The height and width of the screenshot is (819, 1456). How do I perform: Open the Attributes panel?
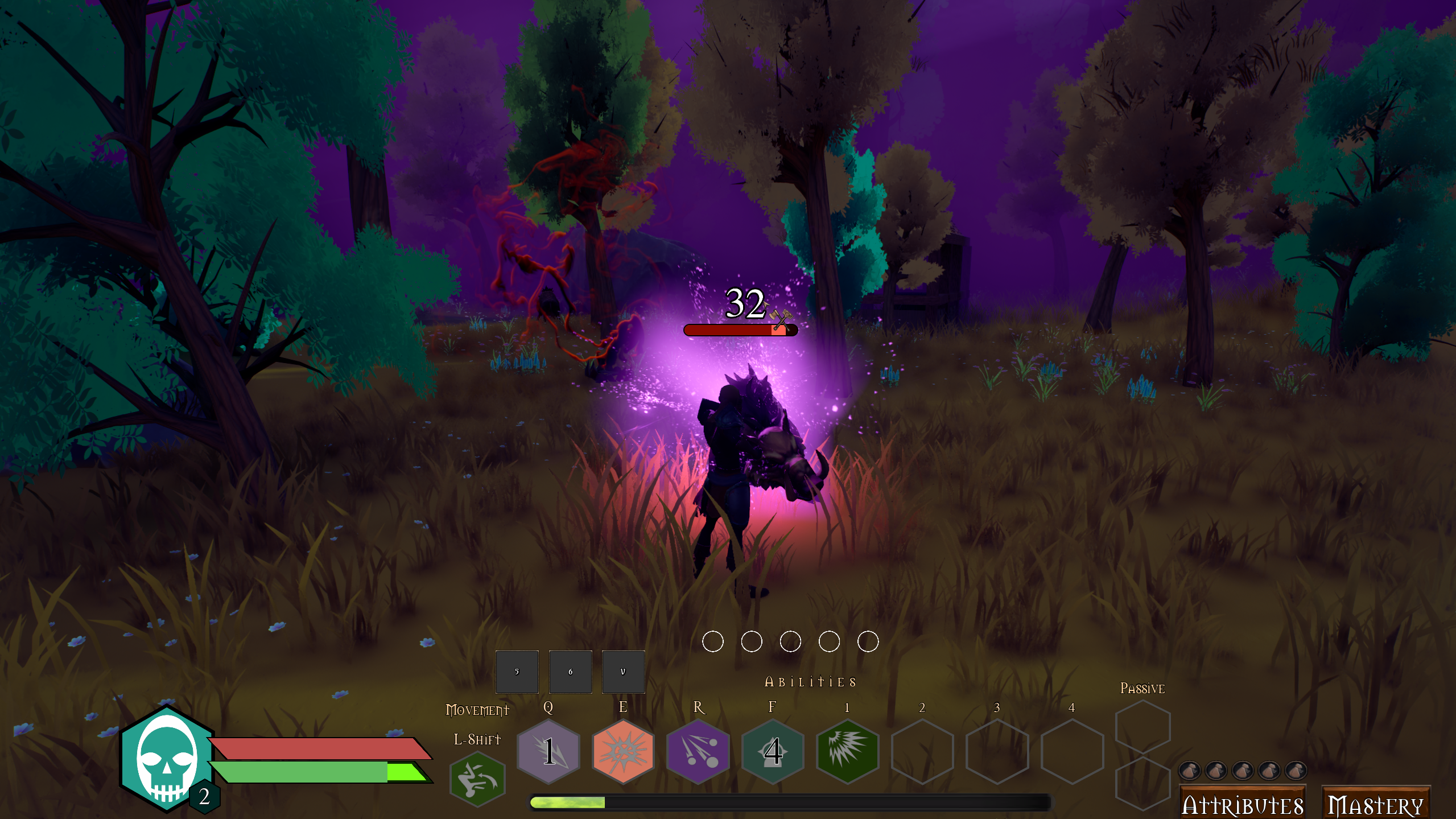pyautogui.click(x=1243, y=804)
